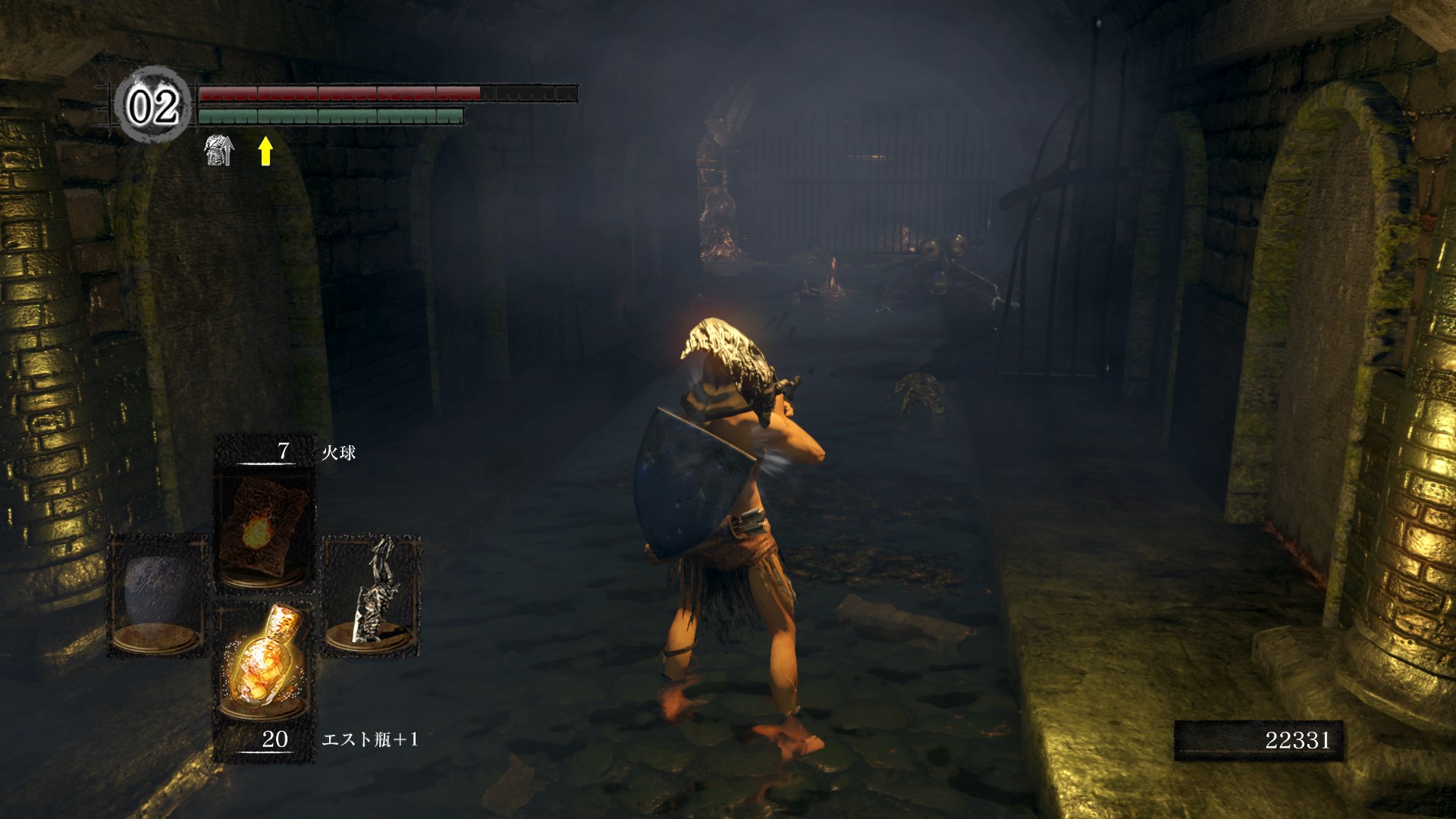
Task: Click the yellow up-arrow buff icon
Action: [x=265, y=151]
